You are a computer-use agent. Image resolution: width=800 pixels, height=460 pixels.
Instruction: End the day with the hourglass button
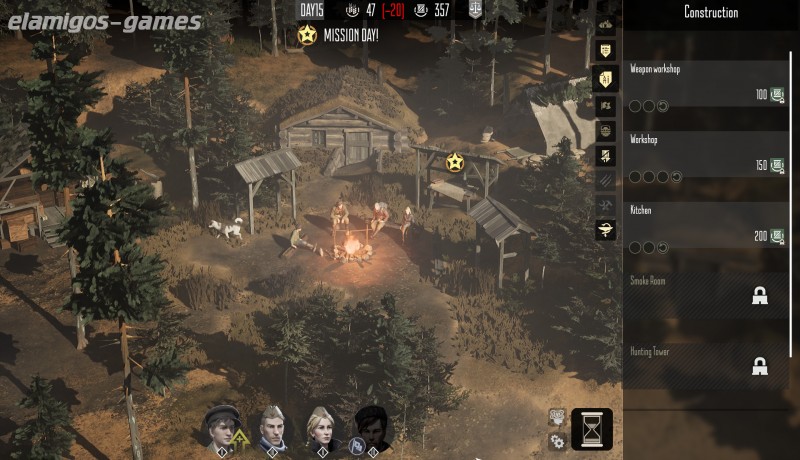[591, 429]
